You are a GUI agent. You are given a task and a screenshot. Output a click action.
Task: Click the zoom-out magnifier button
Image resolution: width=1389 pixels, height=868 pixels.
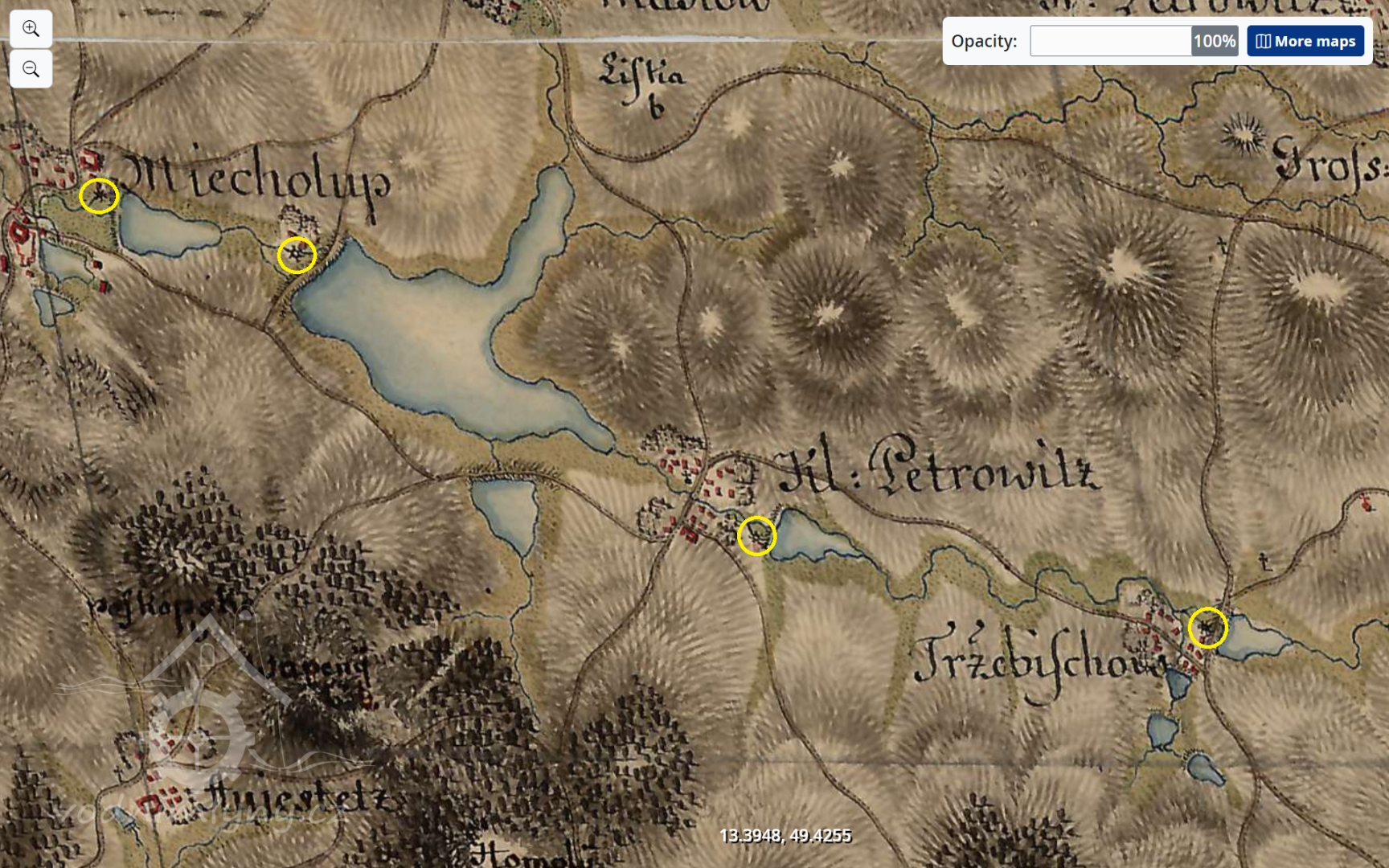click(x=31, y=69)
